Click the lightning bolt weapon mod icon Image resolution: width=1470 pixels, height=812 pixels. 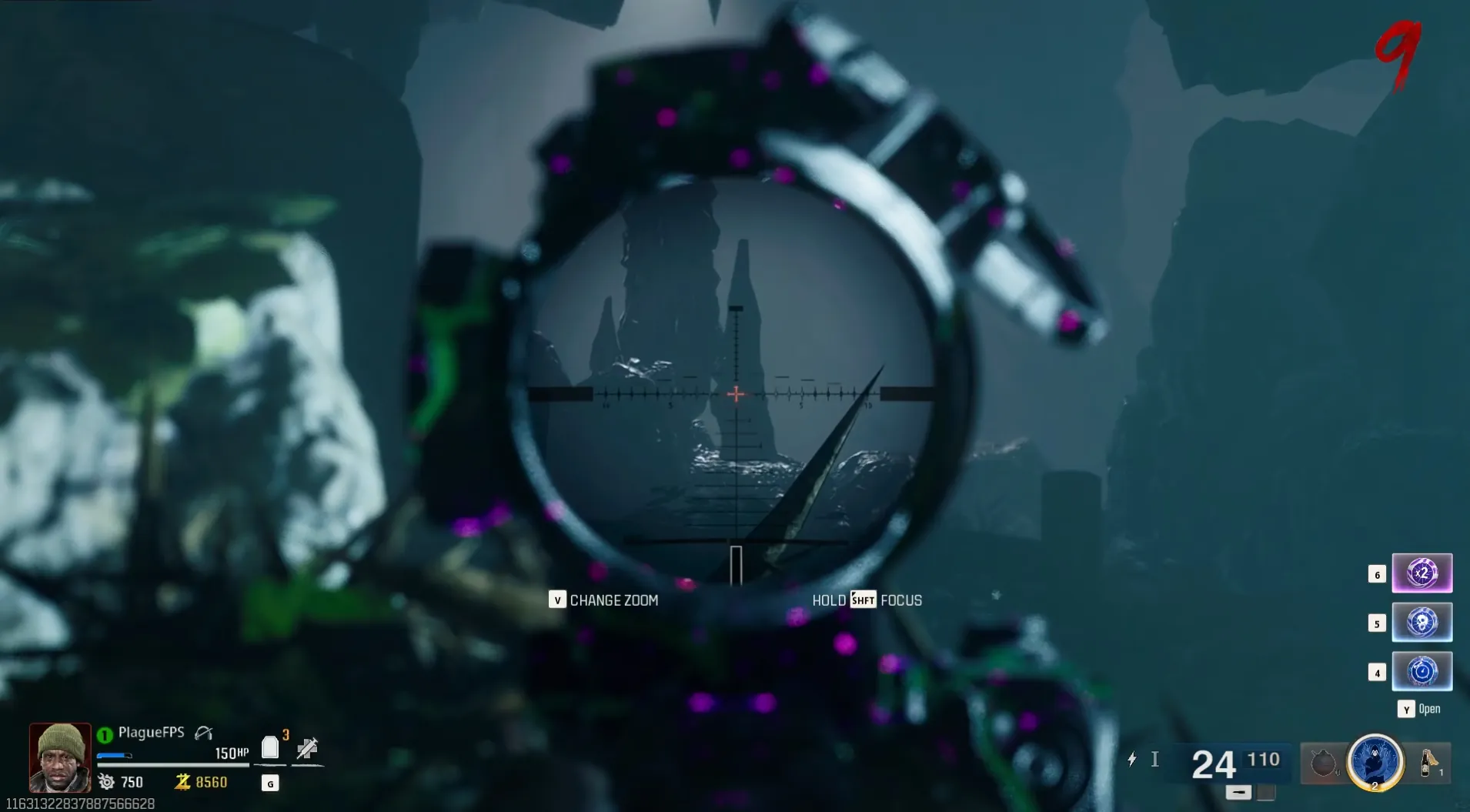(x=1131, y=760)
